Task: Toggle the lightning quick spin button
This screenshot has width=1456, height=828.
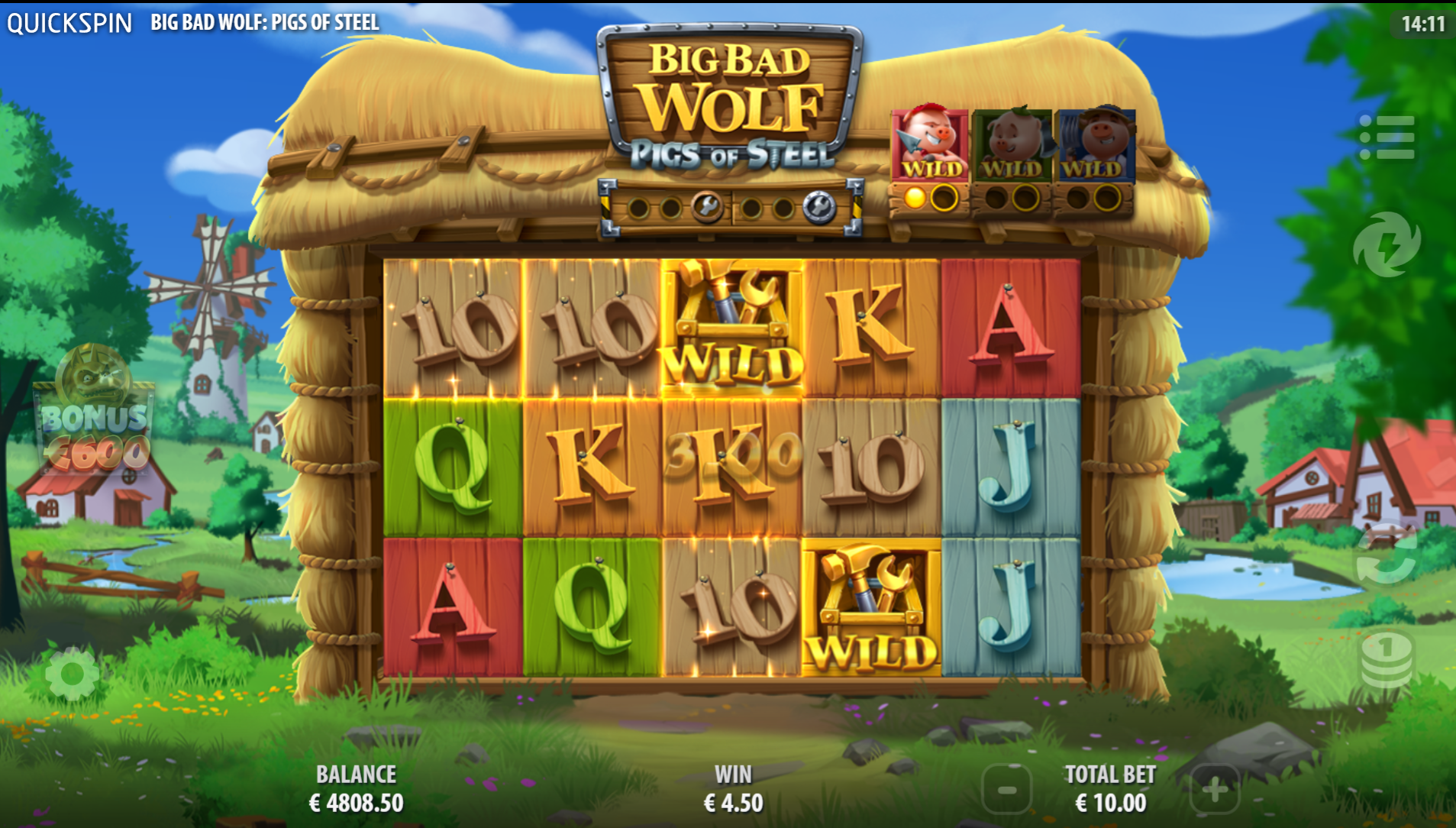Action: [1387, 244]
